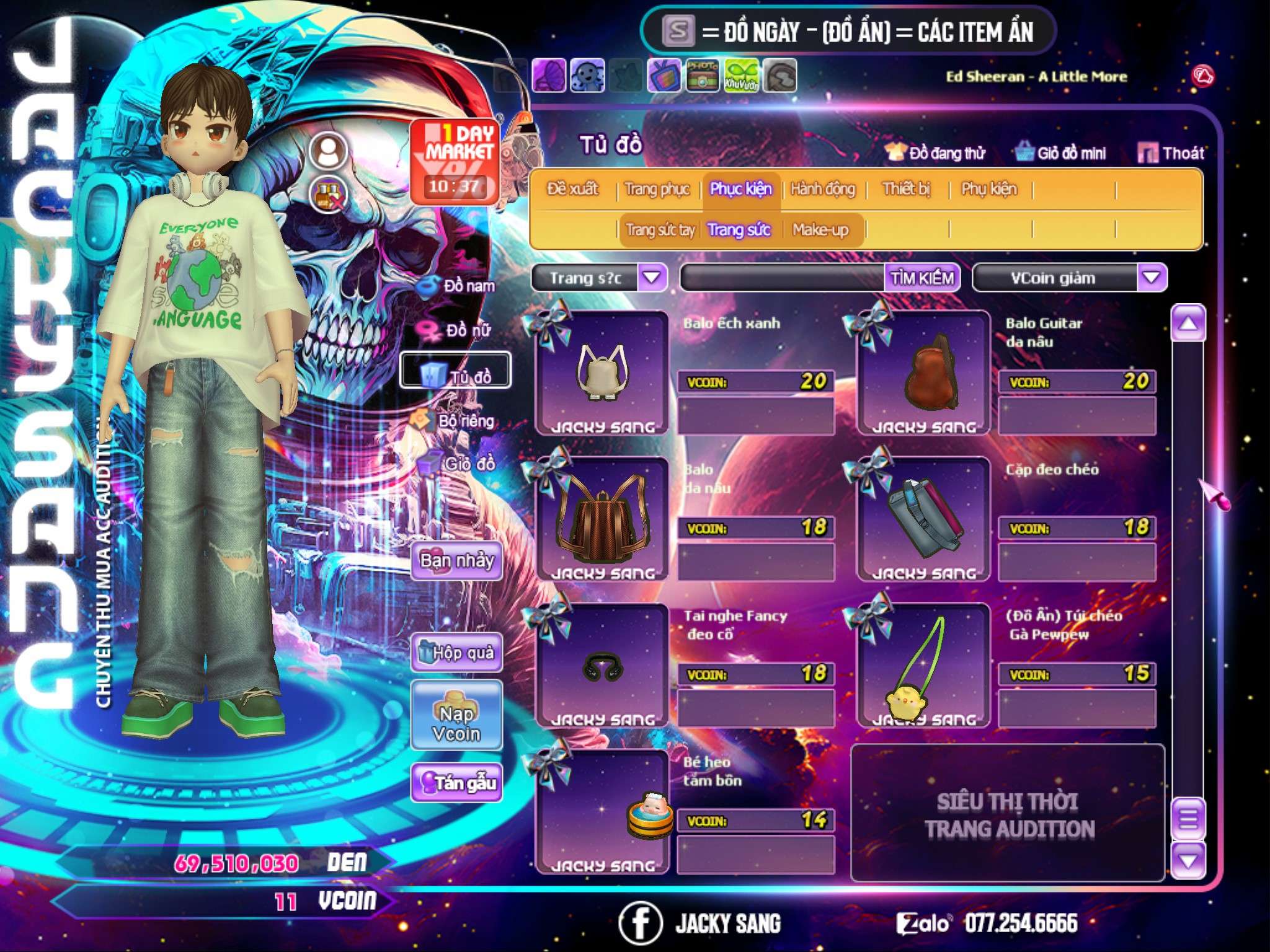
Task: Open the 1 Day Market banner
Action: tap(455, 161)
